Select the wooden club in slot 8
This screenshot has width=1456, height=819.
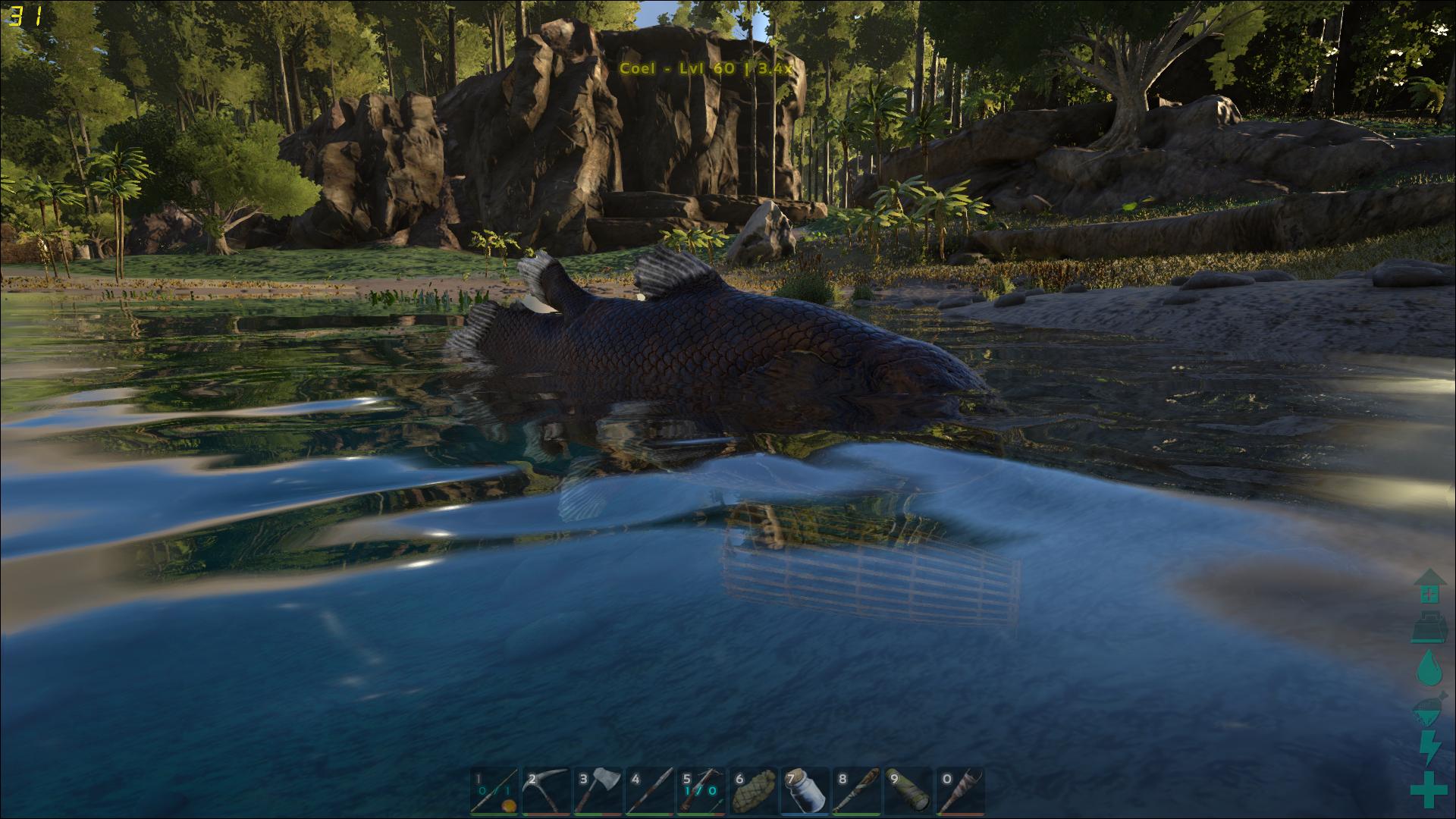pyautogui.click(x=857, y=792)
